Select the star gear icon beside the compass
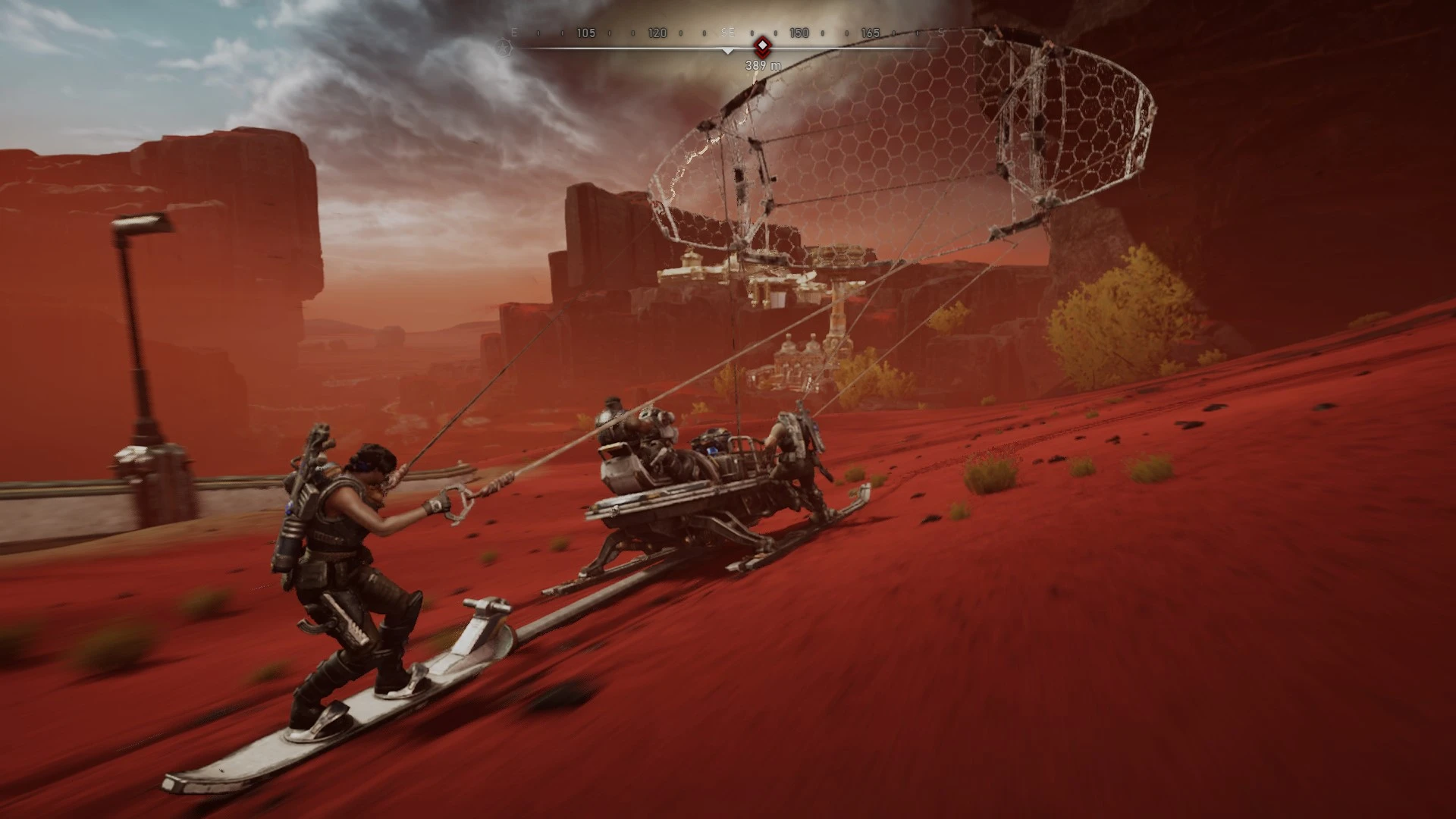Screen dimensions: 1456x819 pyautogui.click(x=504, y=48)
